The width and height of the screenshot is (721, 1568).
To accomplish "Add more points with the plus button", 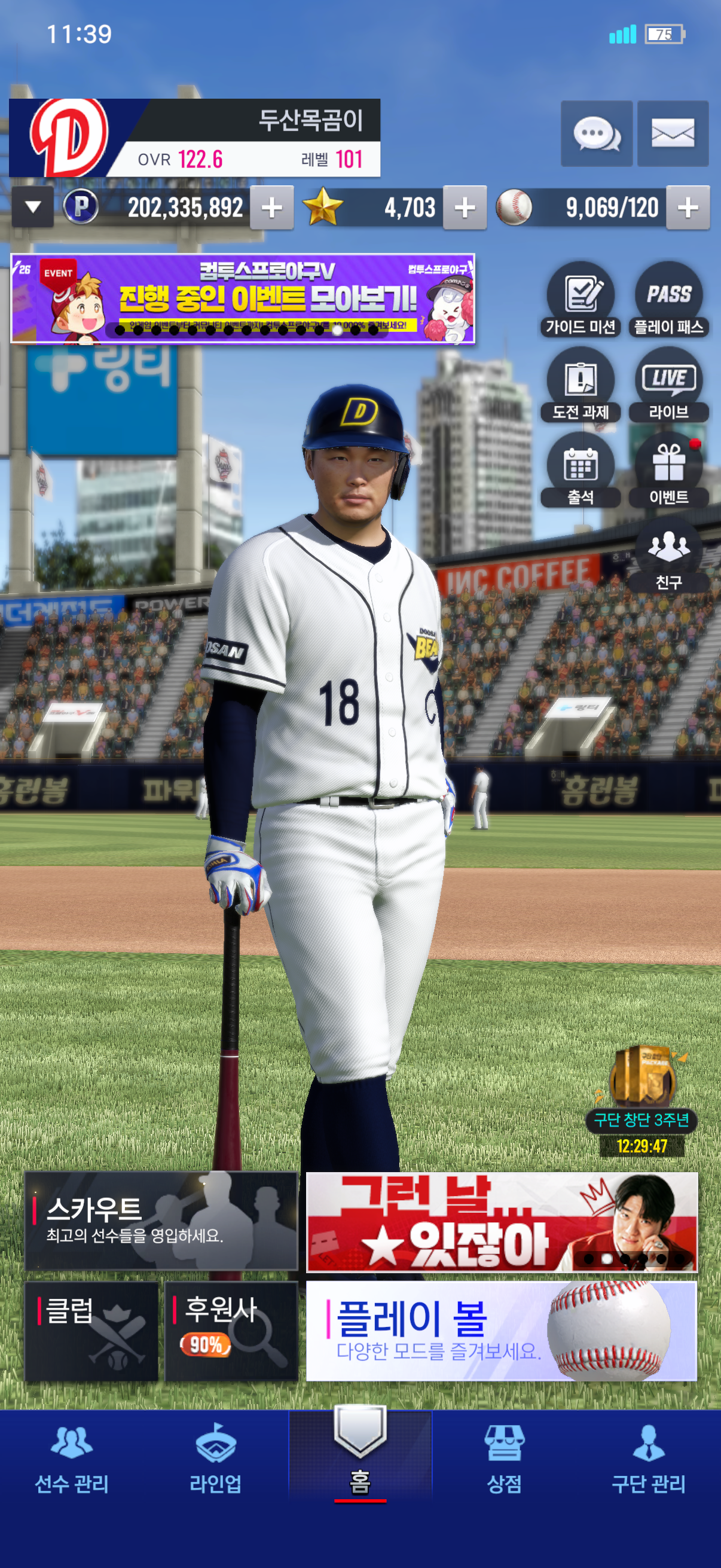I will tap(271, 208).
